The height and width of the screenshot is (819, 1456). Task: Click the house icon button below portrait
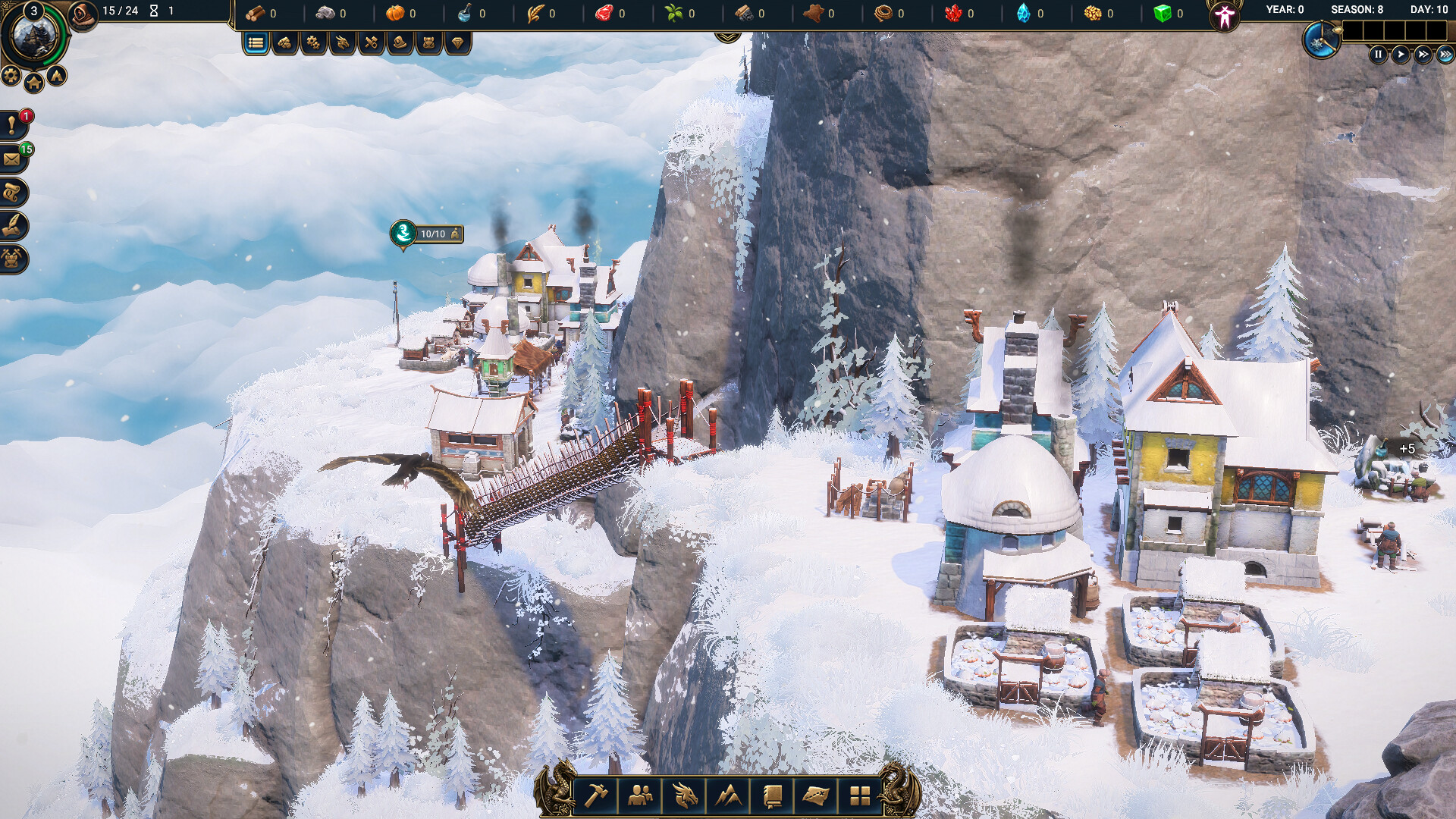click(x=34, y=83)
